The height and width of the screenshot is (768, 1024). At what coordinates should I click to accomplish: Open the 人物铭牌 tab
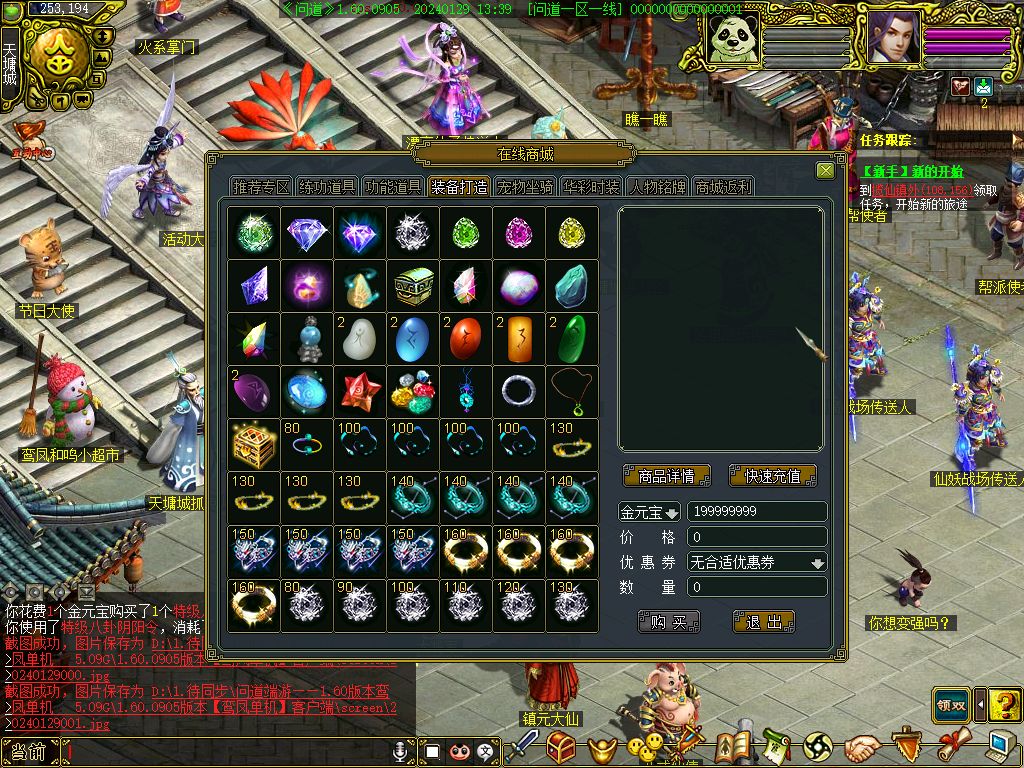657,187
